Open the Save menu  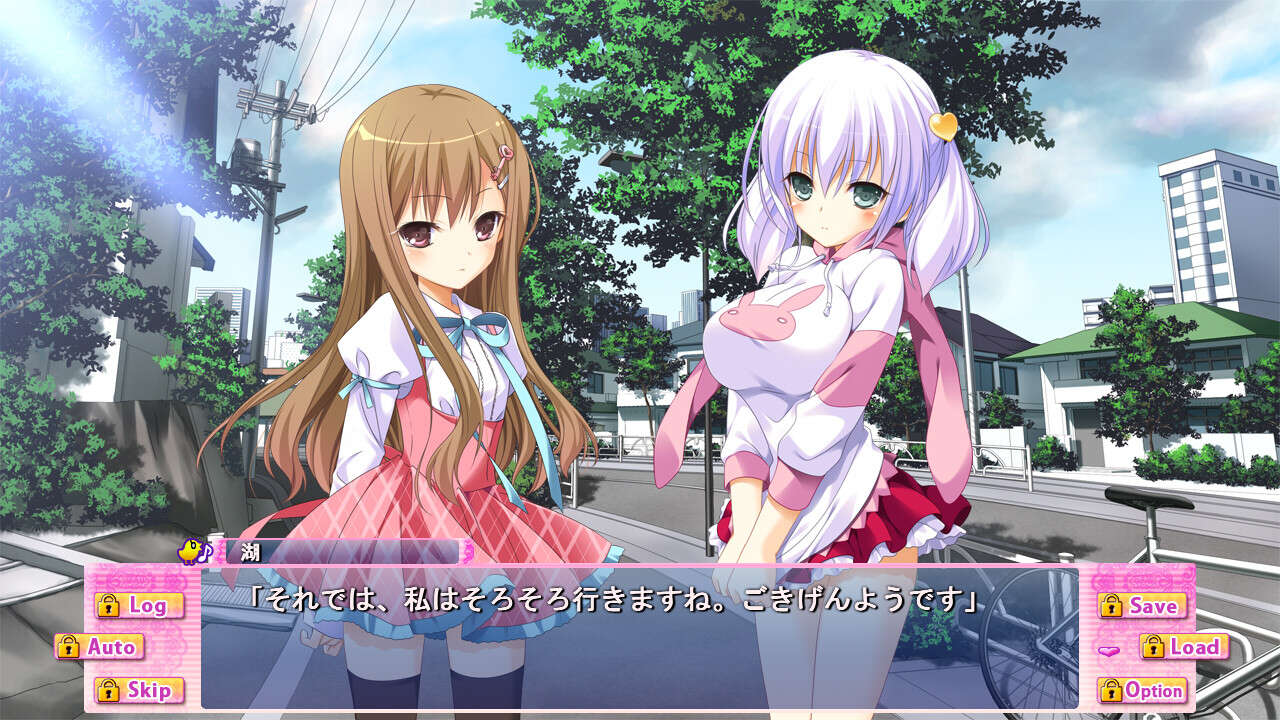(x=1142, y=605)
